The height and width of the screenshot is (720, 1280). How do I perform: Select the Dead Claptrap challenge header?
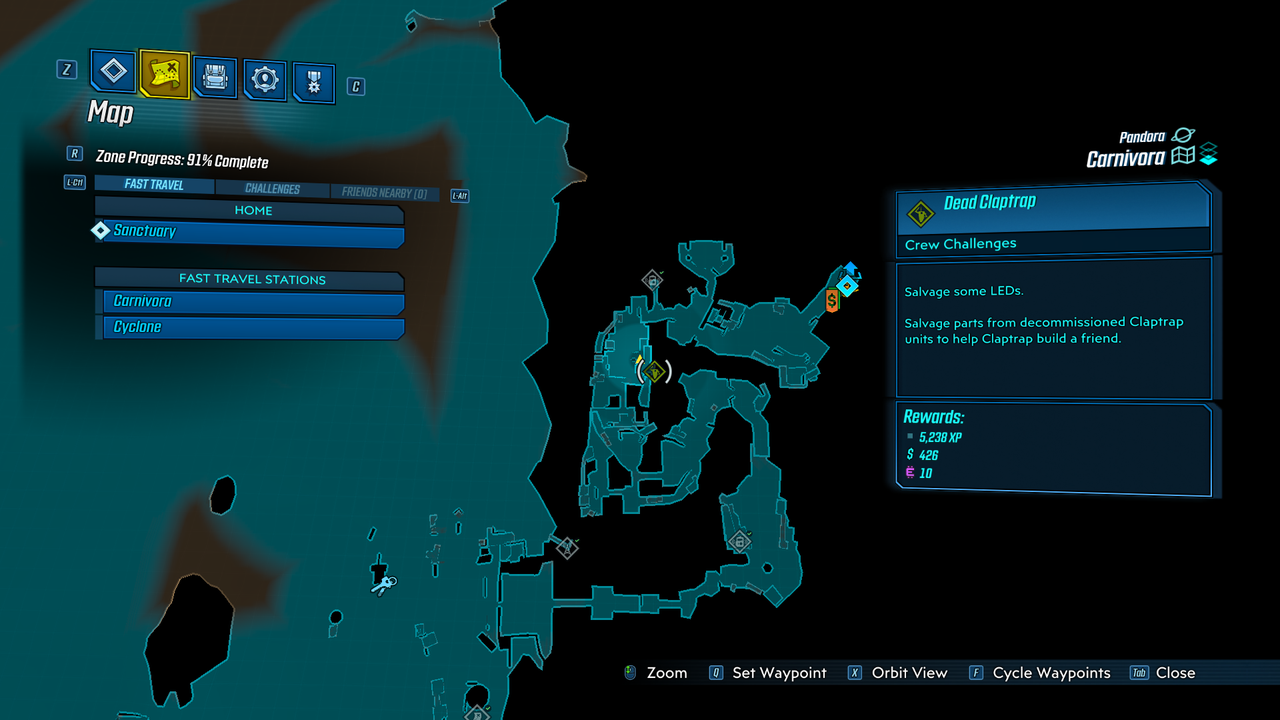(1052, 205)
